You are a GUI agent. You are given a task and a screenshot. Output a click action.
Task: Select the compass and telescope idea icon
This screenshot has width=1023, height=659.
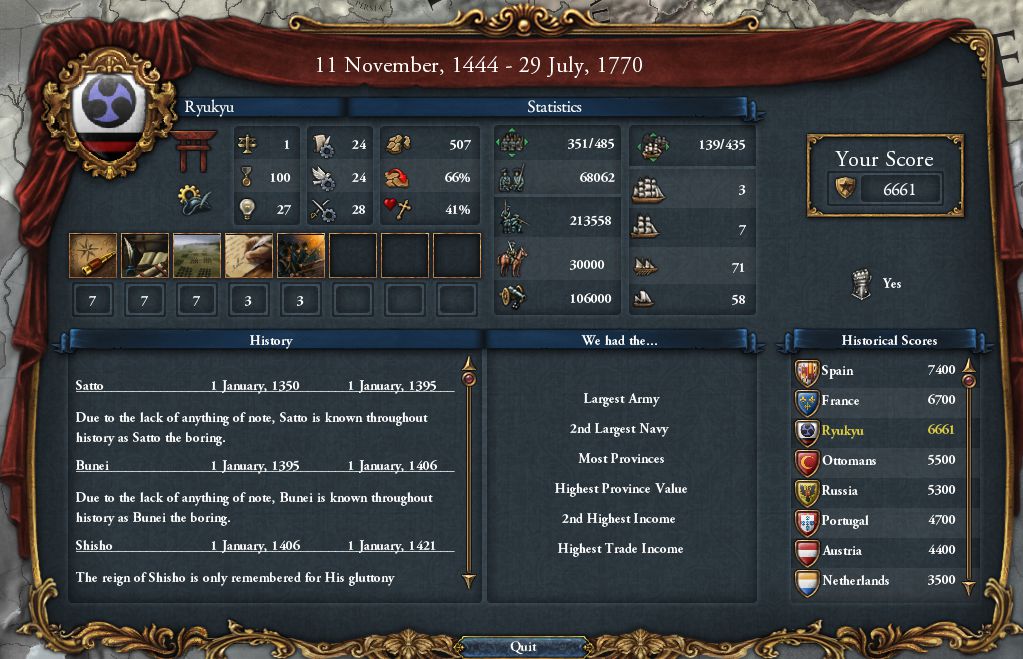tap(93, 255)
